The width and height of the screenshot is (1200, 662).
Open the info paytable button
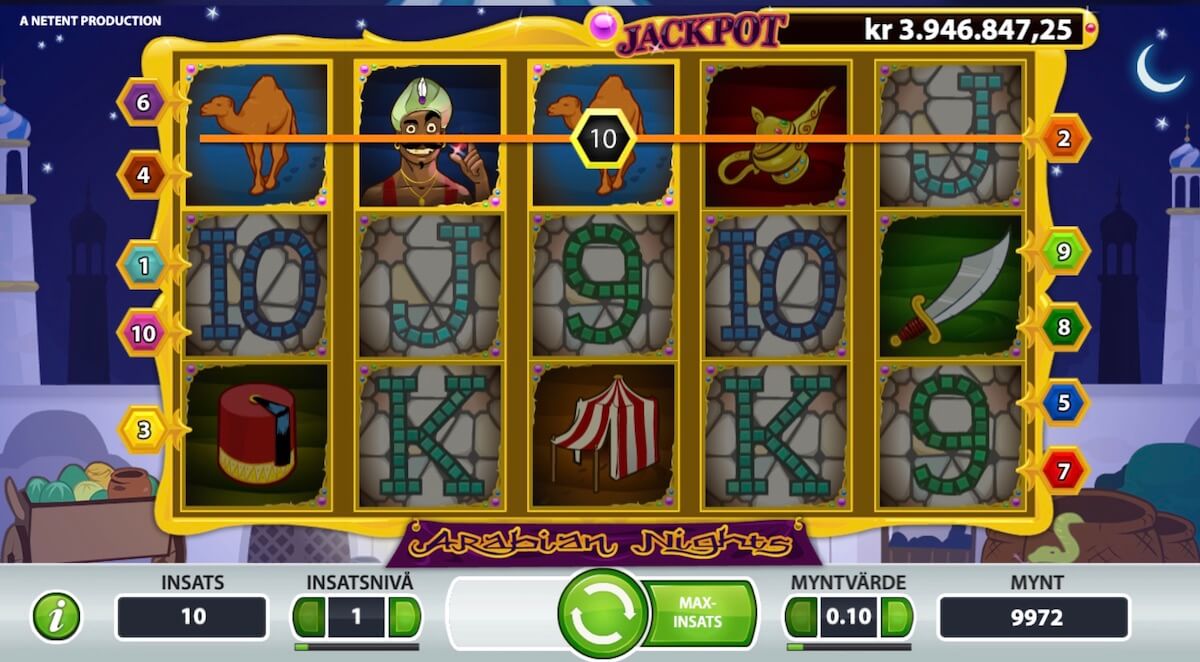[56, 617]
